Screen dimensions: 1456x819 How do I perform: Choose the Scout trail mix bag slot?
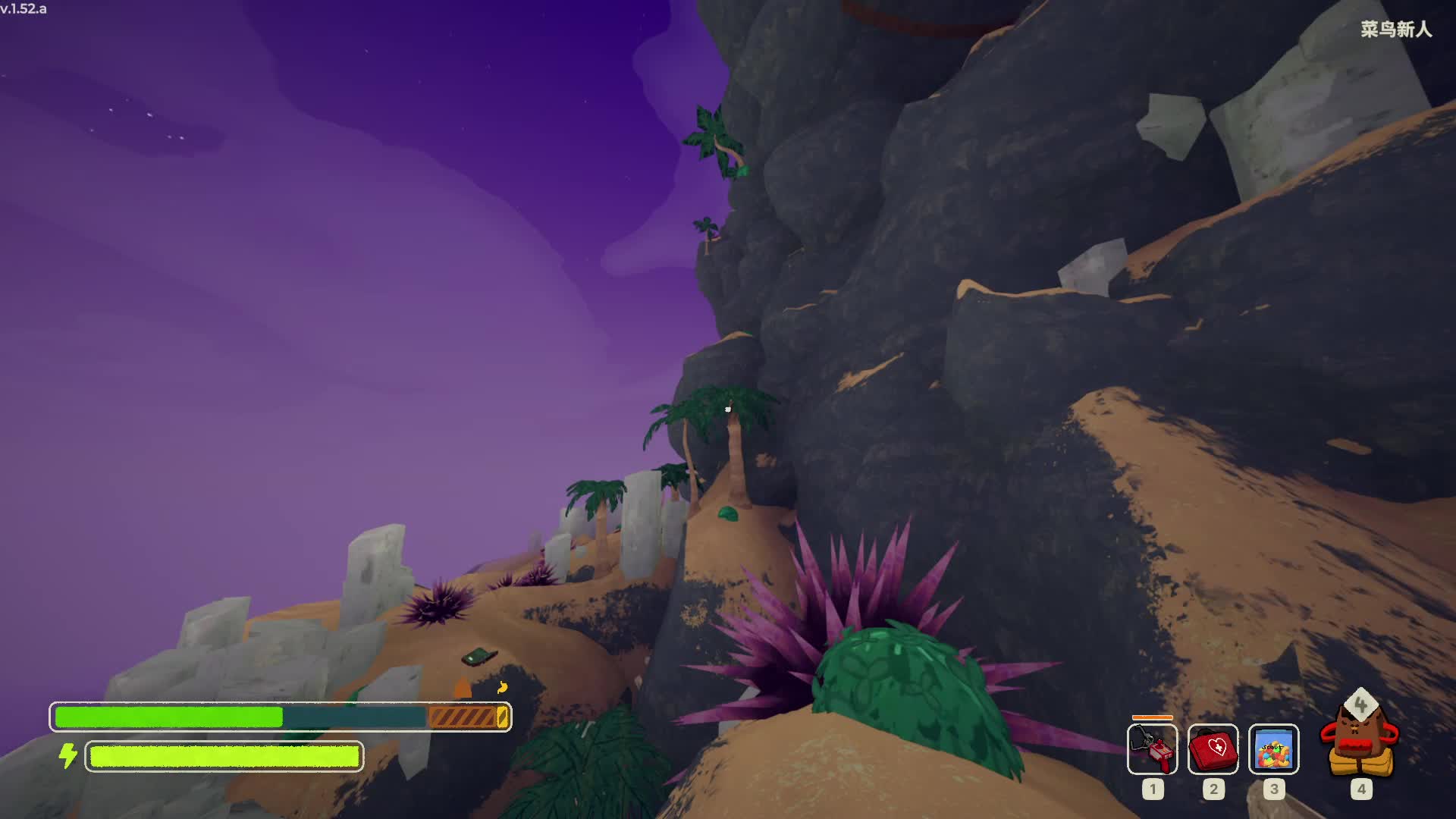pyautogui.click(x=1273, y=749)
